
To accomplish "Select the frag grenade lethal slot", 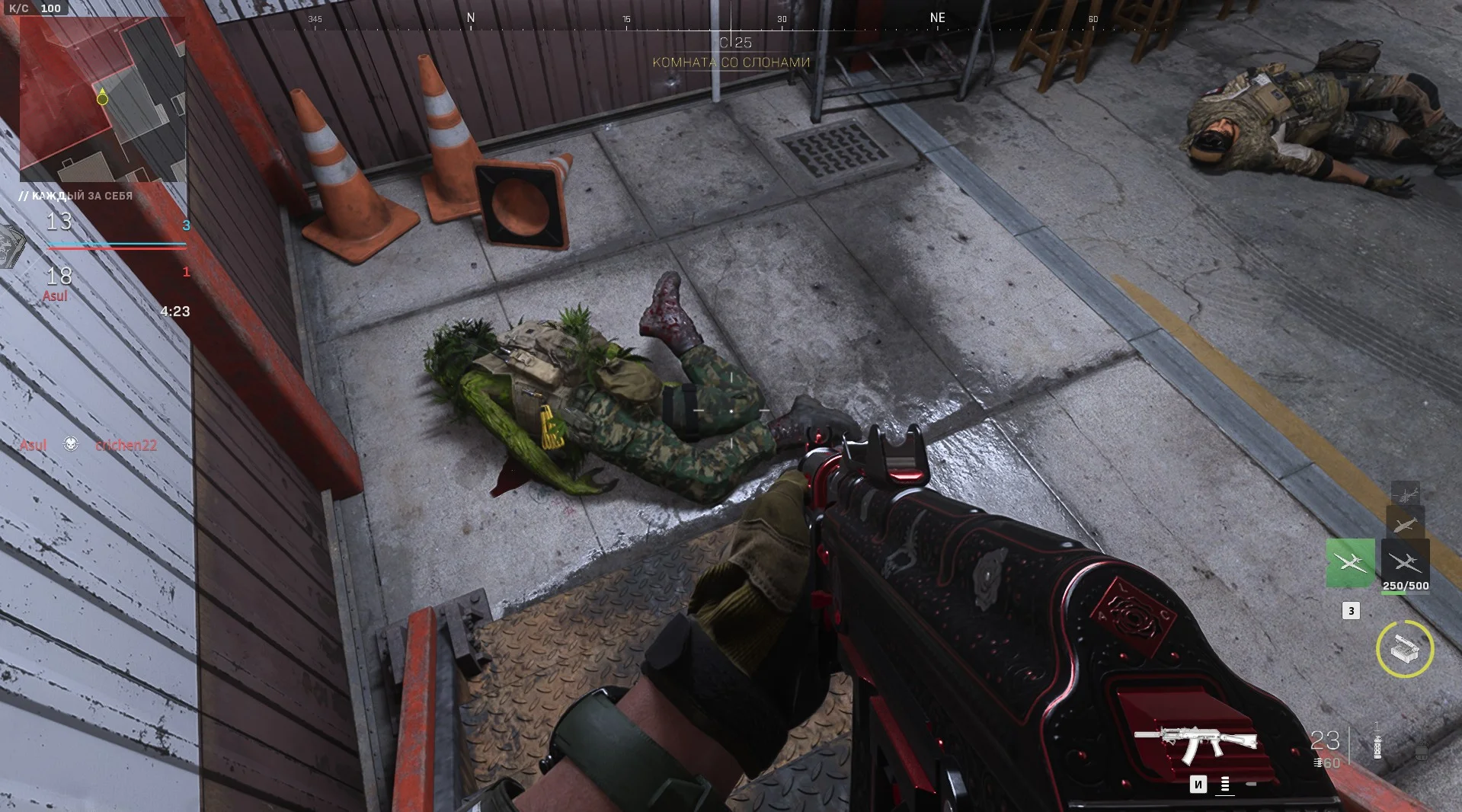I will tap(1421, 753).
